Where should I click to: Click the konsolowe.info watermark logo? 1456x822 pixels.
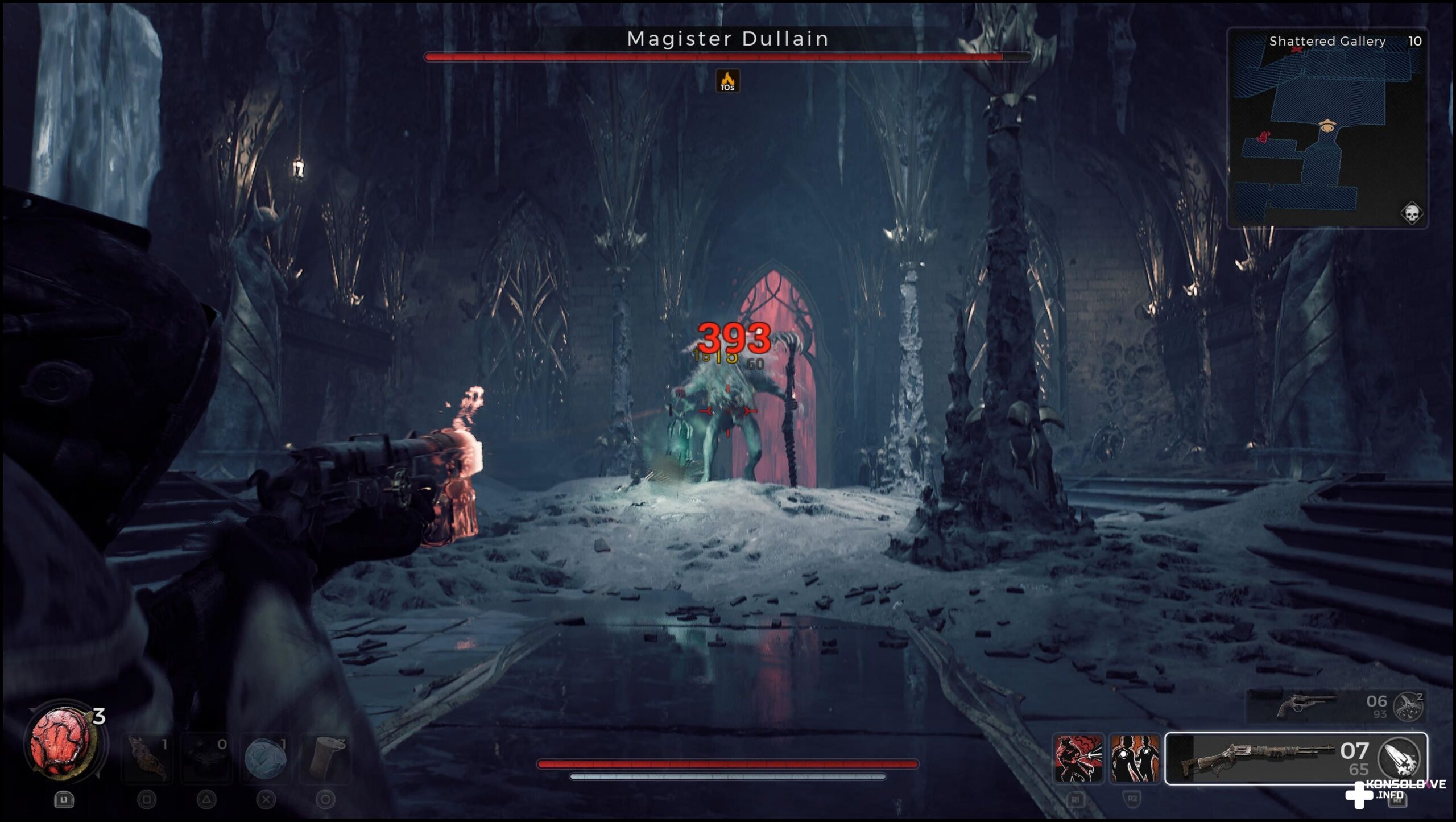1392,791
